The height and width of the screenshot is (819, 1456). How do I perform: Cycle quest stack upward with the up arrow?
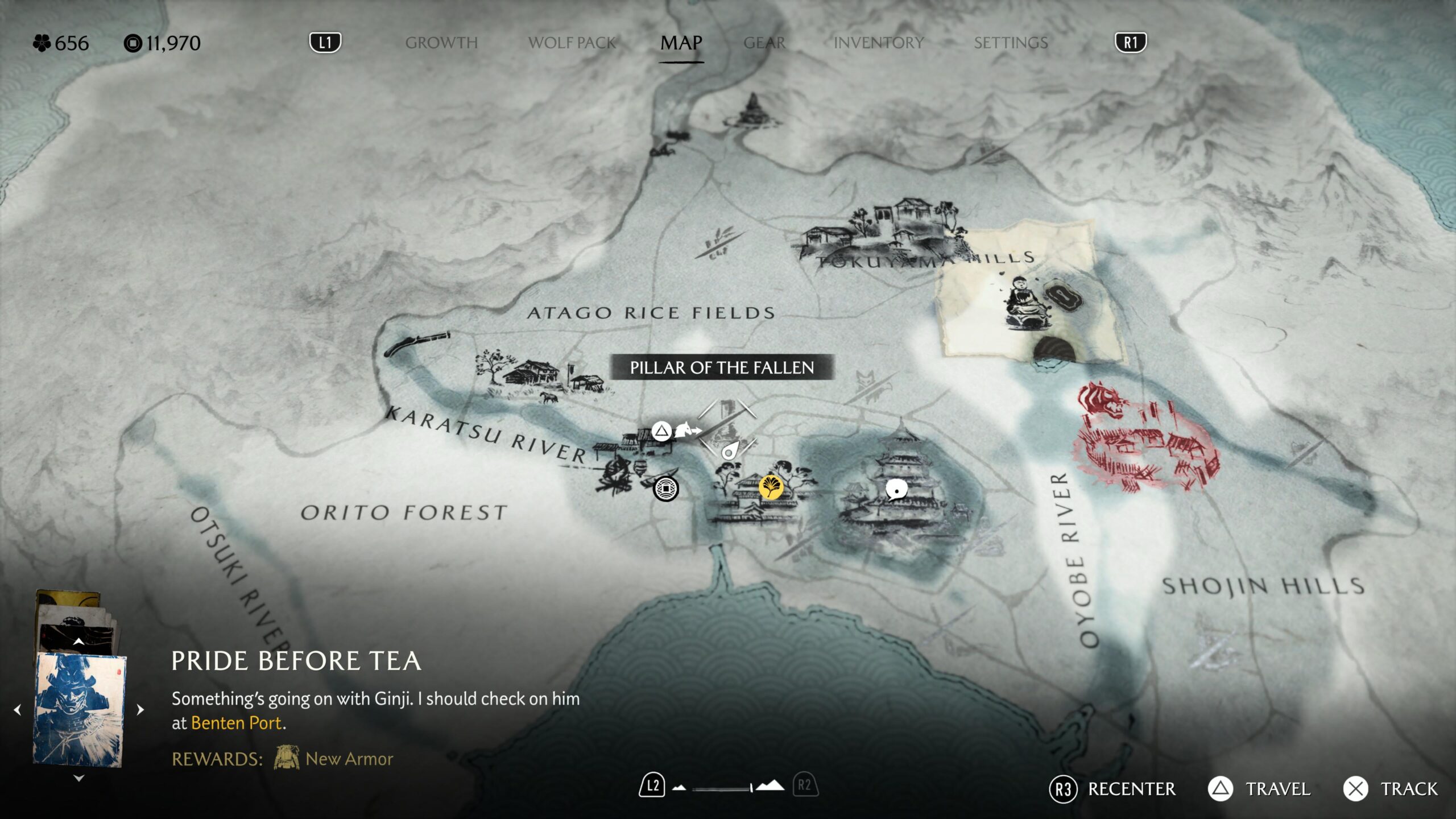(x=79, y=642)
